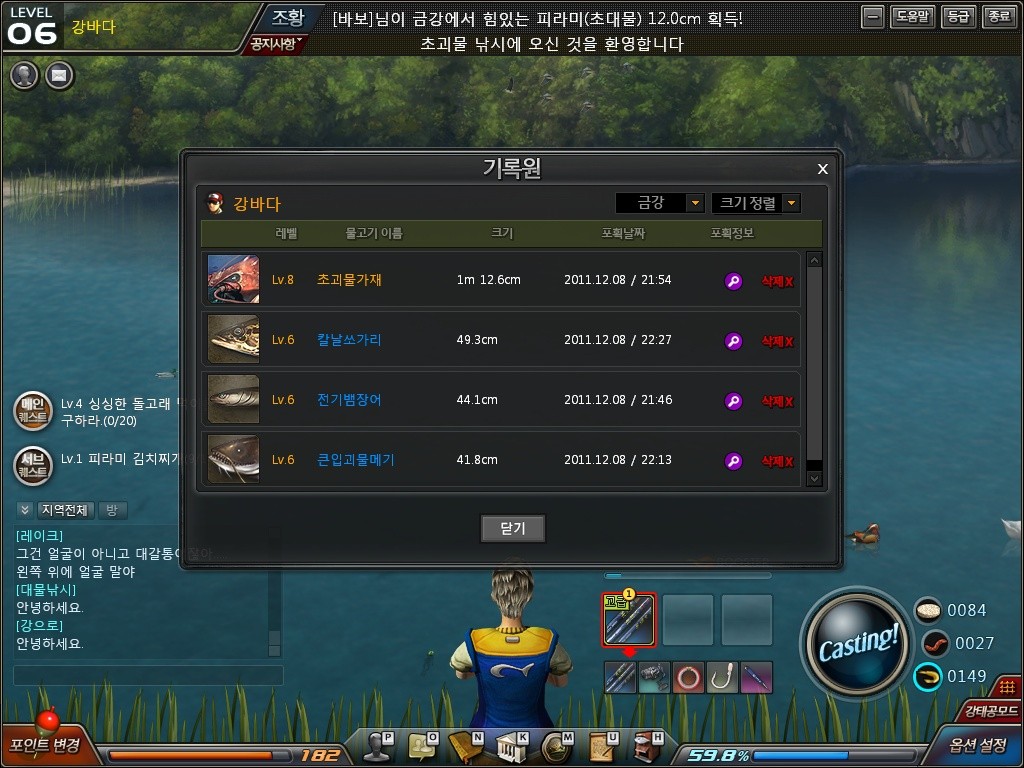This screenshot has height=768, width=1024.
Task: Open the 등급 rank button
Action: [958, 17]
